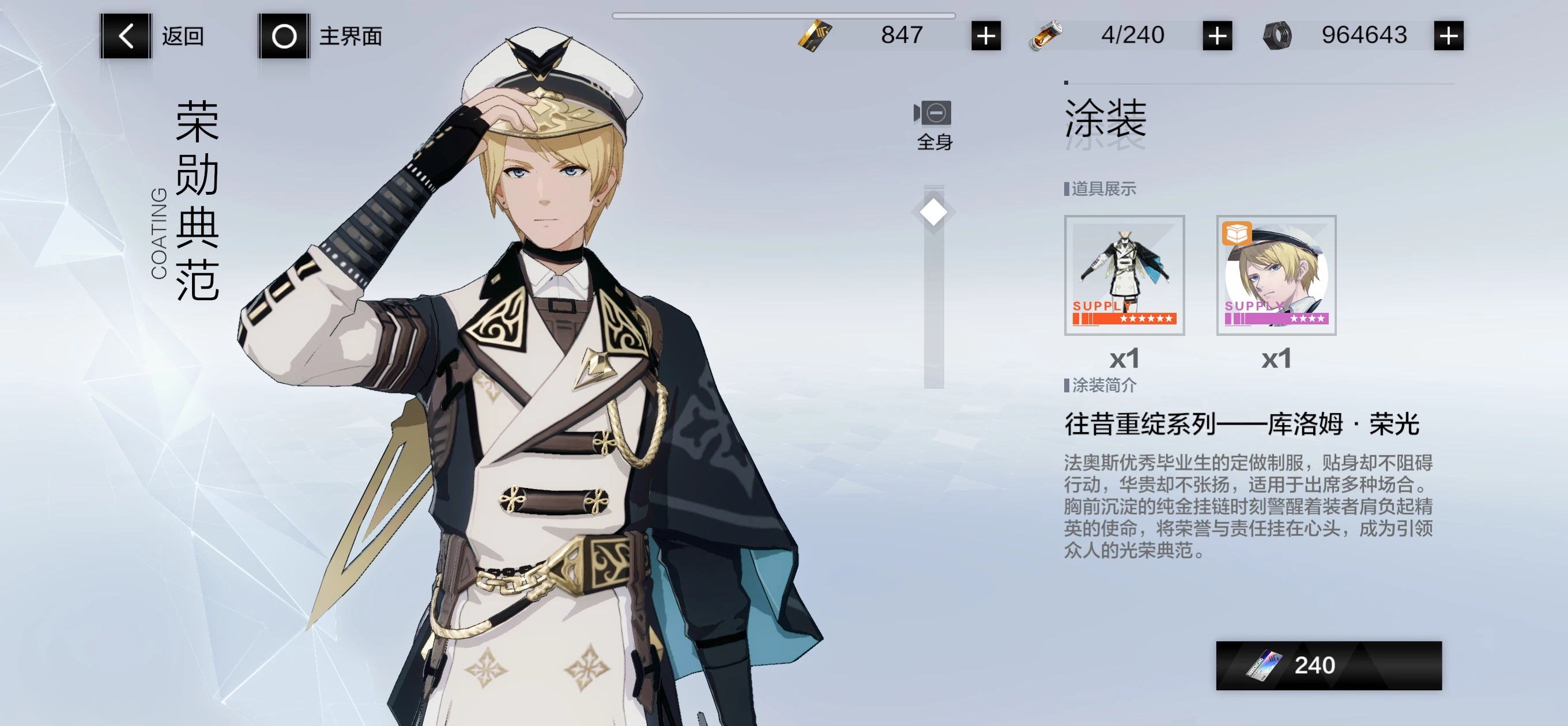Image resolution: width=1568 pixels, height=726 pixels.
Task: Add more nut coins
Action: coord(1448,36)
